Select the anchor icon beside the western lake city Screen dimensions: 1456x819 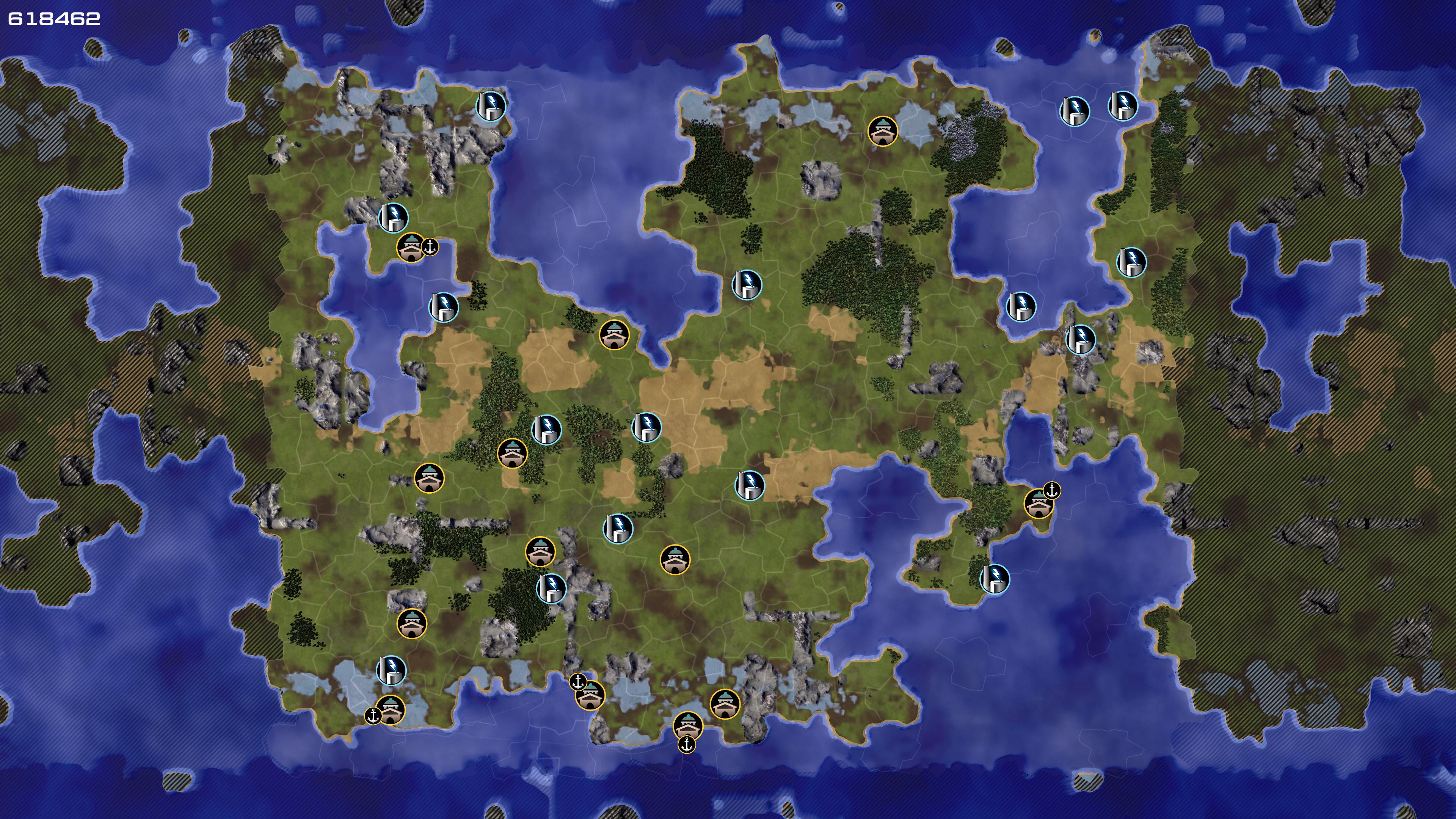point(430,247)
